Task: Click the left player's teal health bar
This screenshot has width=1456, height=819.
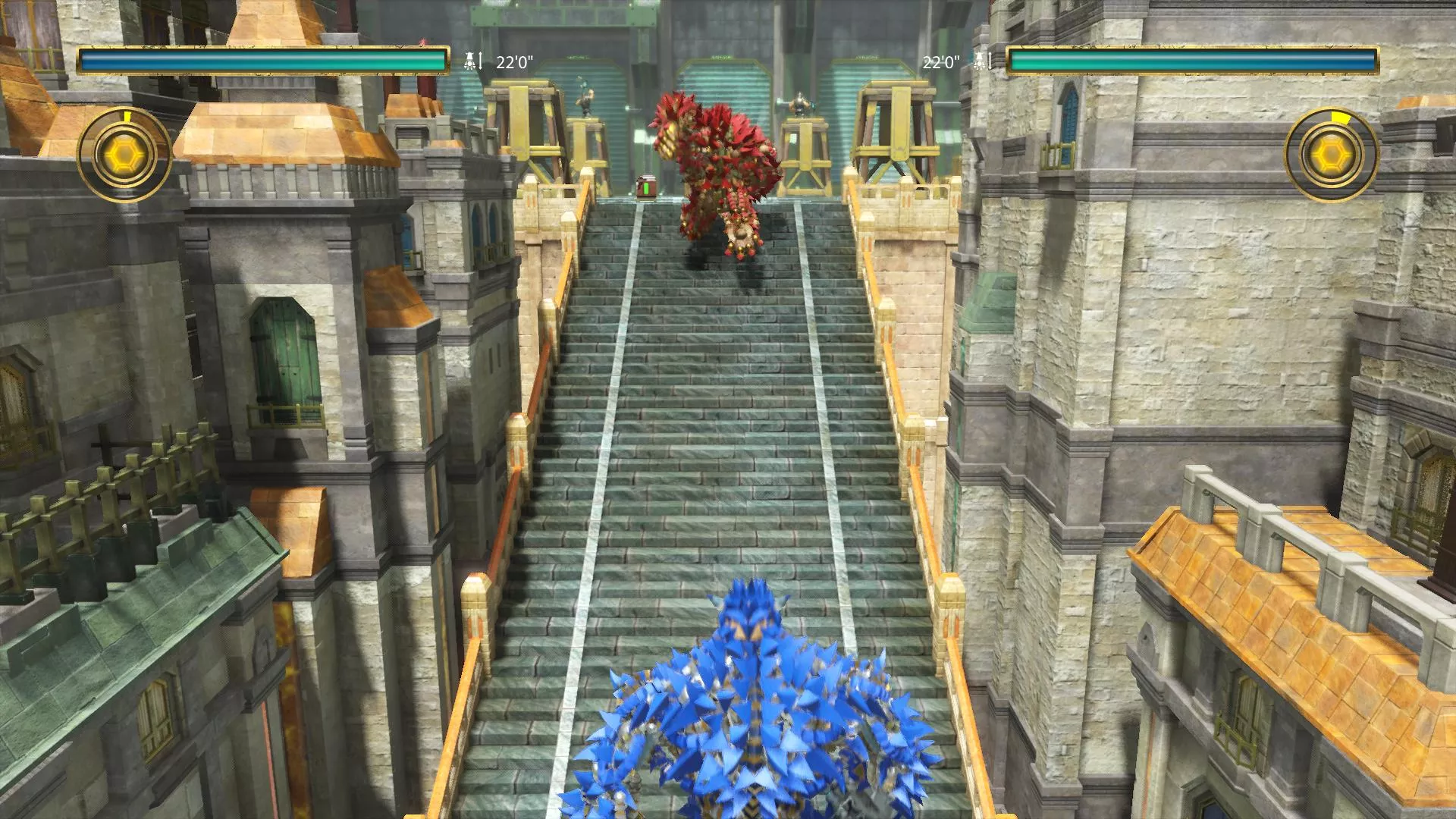Action: click(x=265, y=60)
